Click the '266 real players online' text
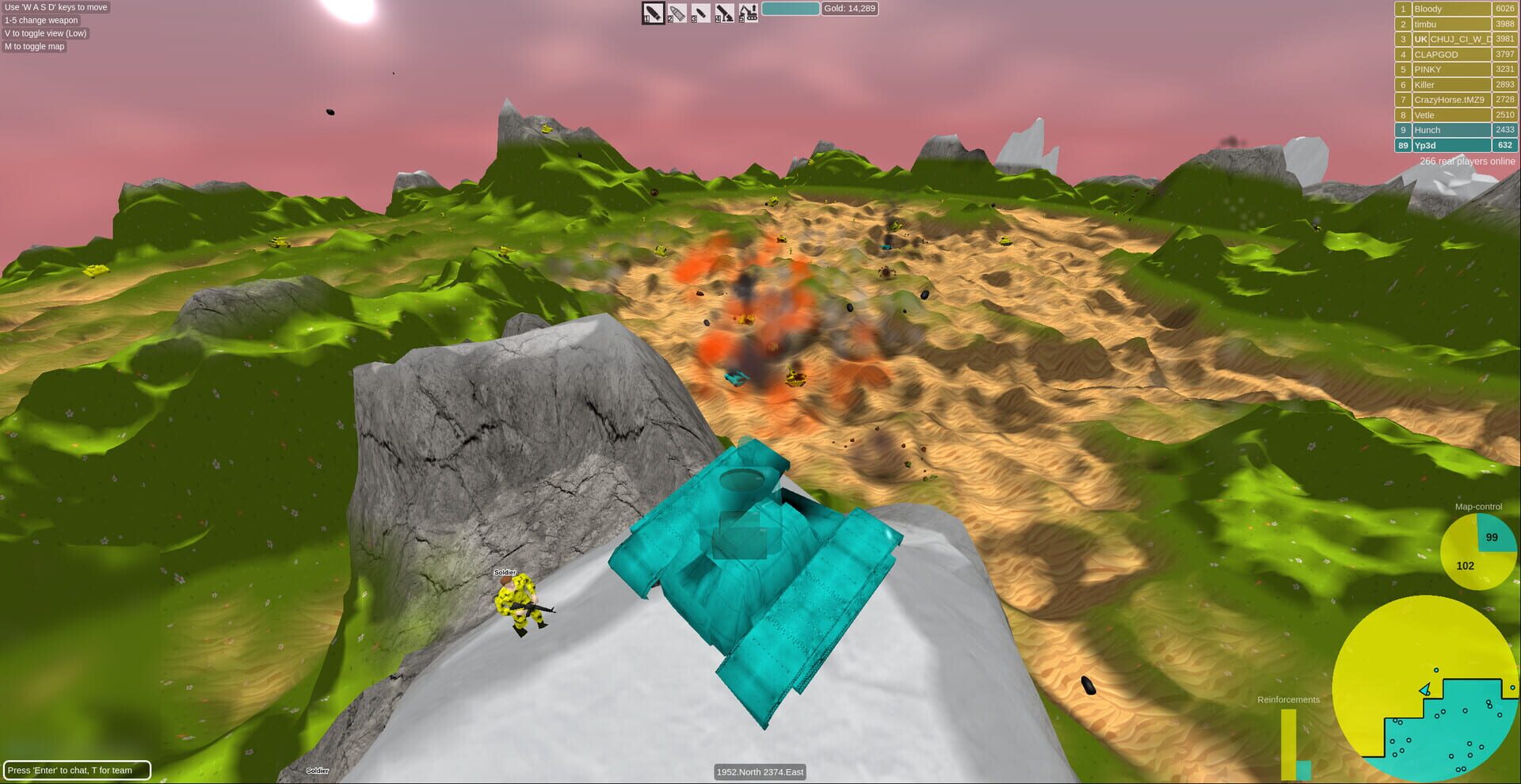 coord(1467,161)
